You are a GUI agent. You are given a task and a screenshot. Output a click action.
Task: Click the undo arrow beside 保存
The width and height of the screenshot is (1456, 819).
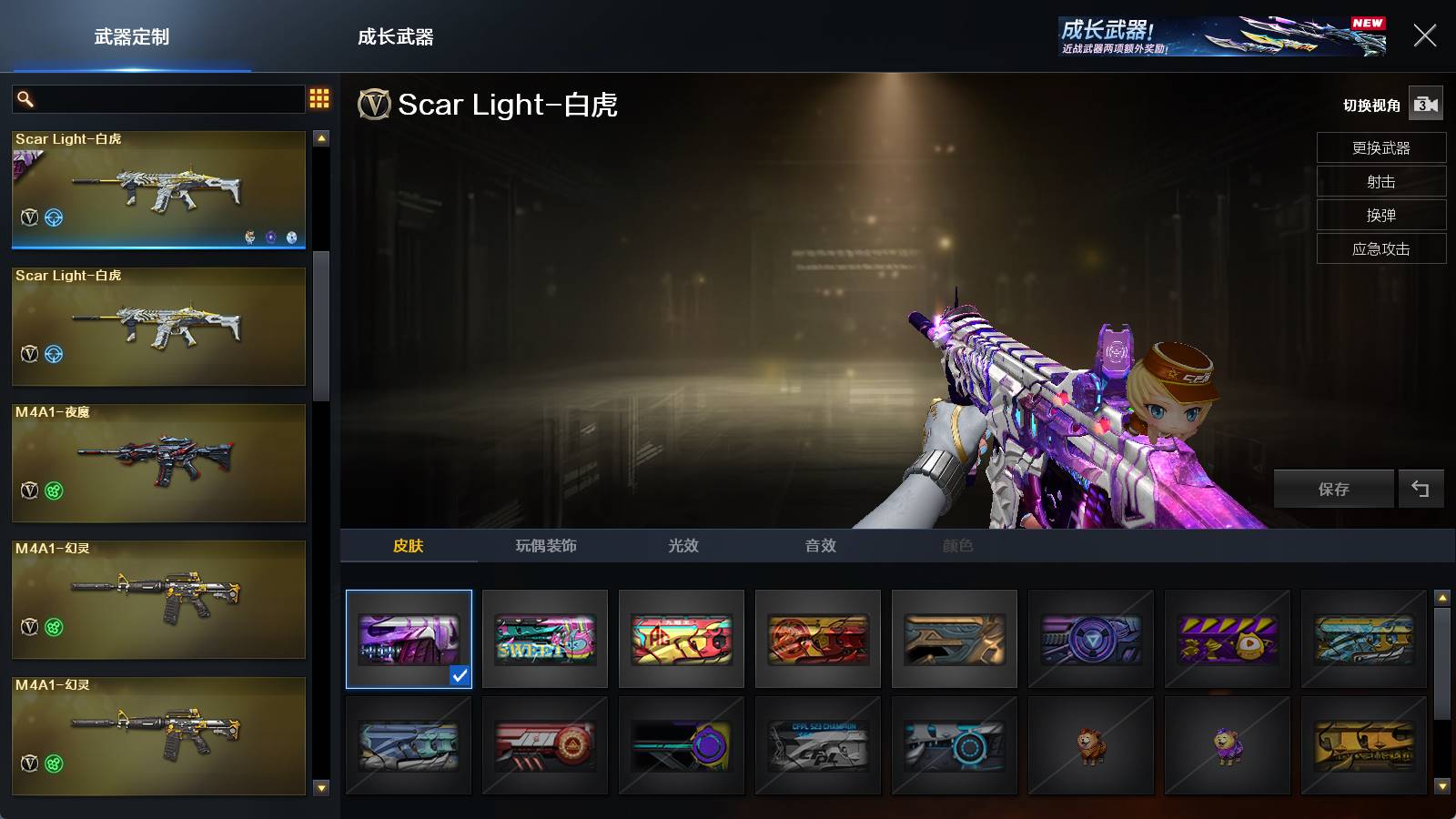click(1420, 490)
